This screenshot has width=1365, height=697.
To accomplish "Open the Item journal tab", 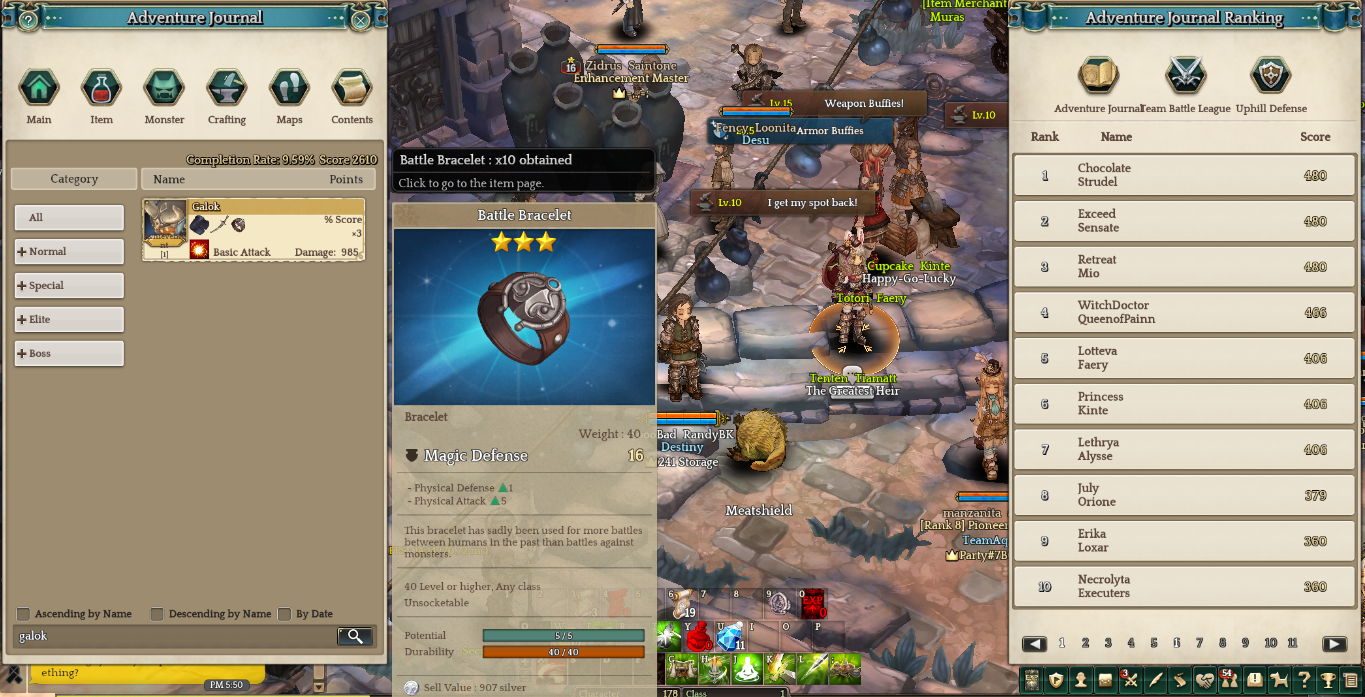I will tap(101, 89).
